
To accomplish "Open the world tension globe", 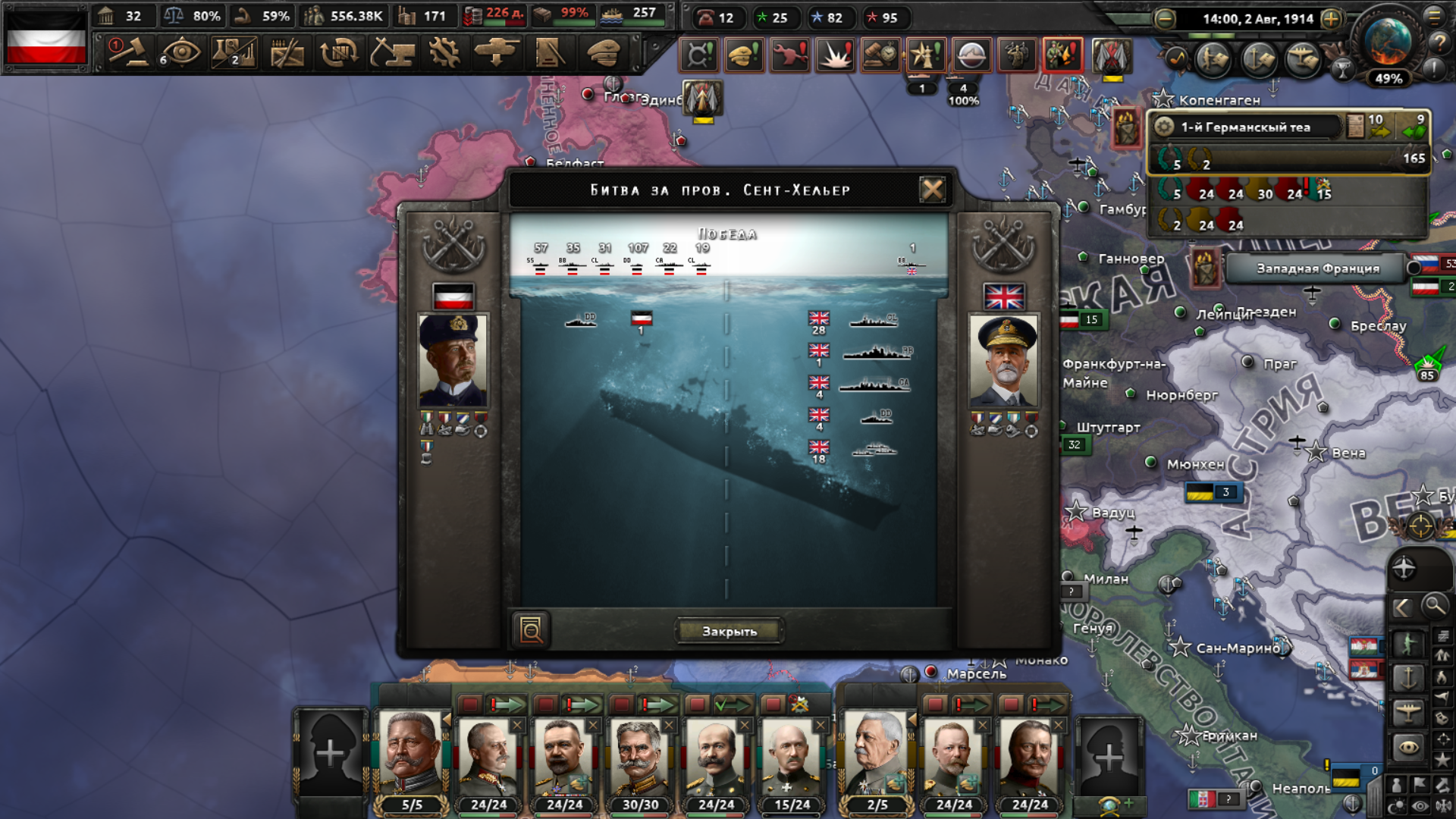I will coord(1387,42).
